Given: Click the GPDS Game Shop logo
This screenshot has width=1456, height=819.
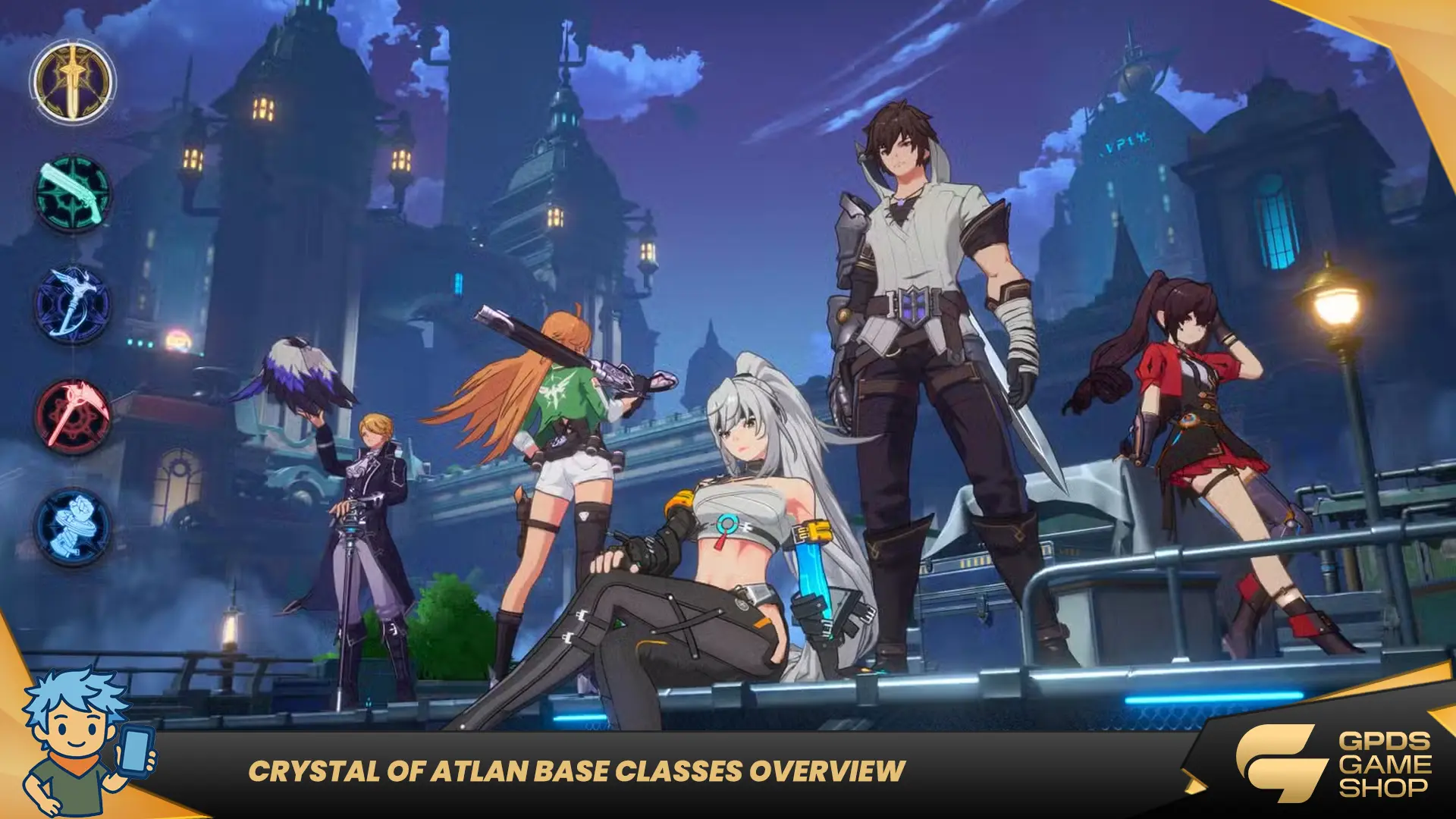Looking at the screenshot, I should pos(1333,764).
